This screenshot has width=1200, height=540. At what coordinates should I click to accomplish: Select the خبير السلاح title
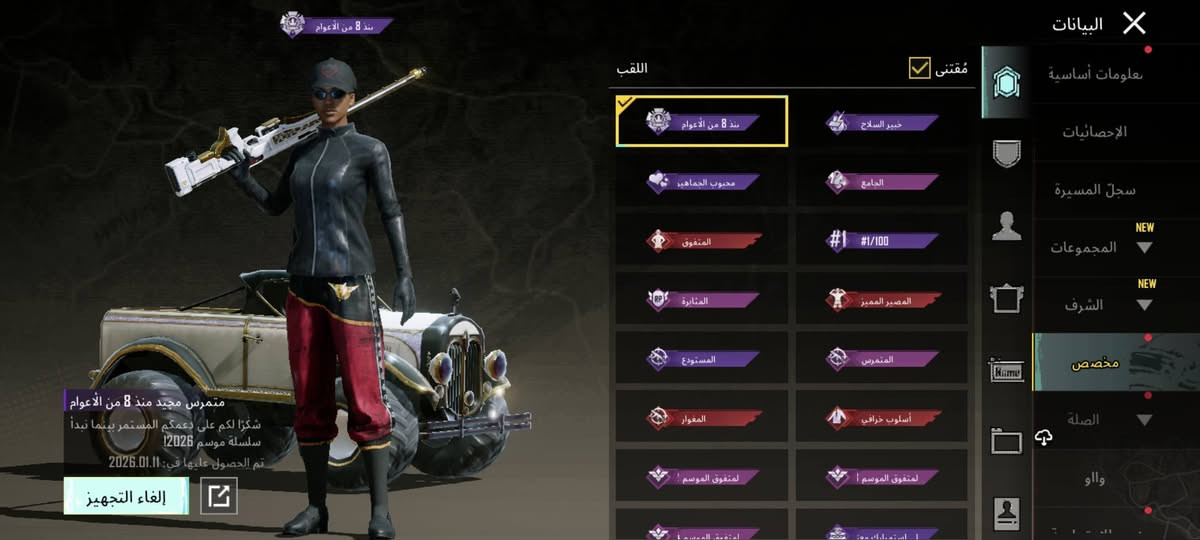(882, 123)
